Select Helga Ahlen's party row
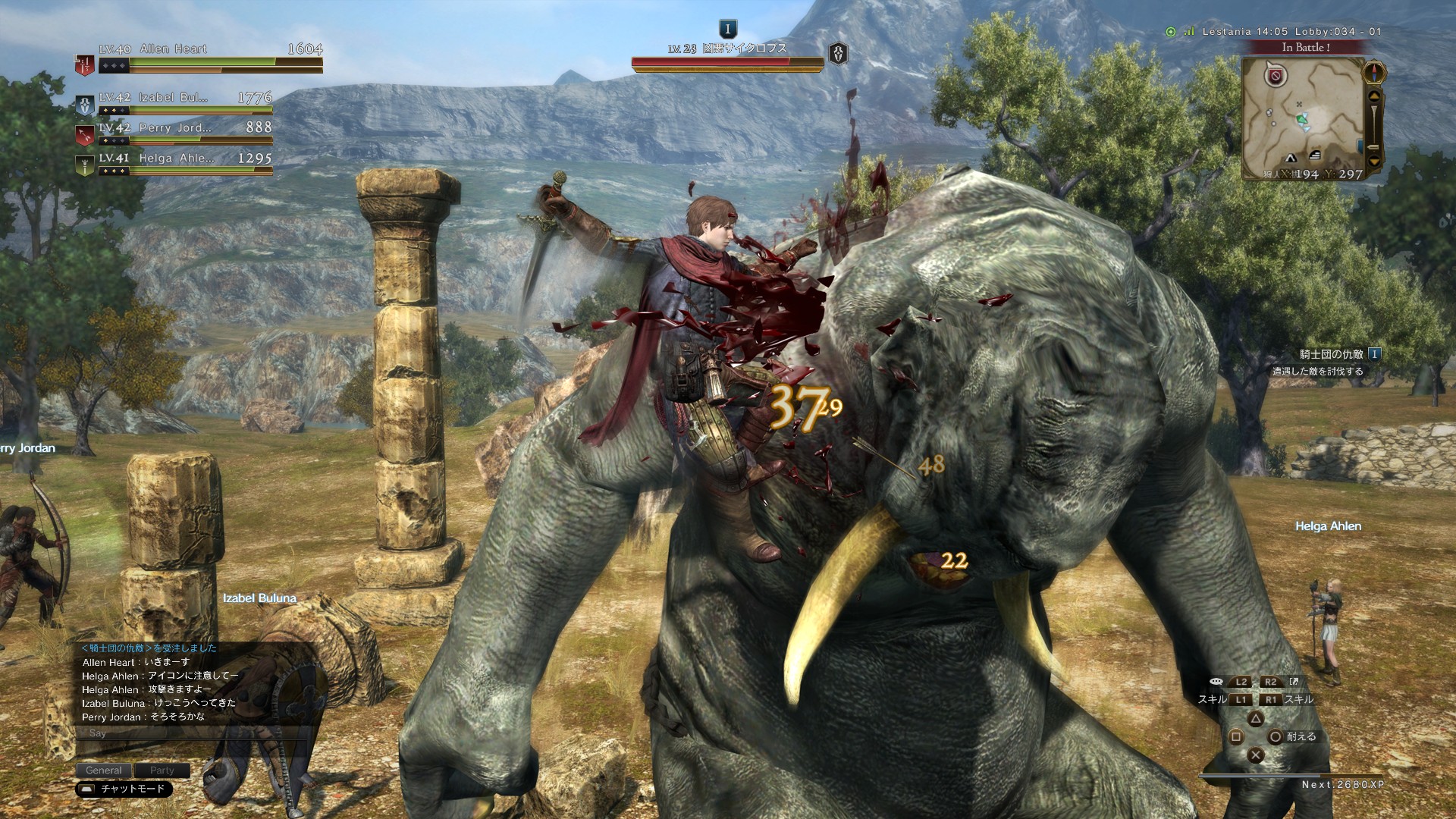This screenshot has height=819, width=1456. (176, 158)
